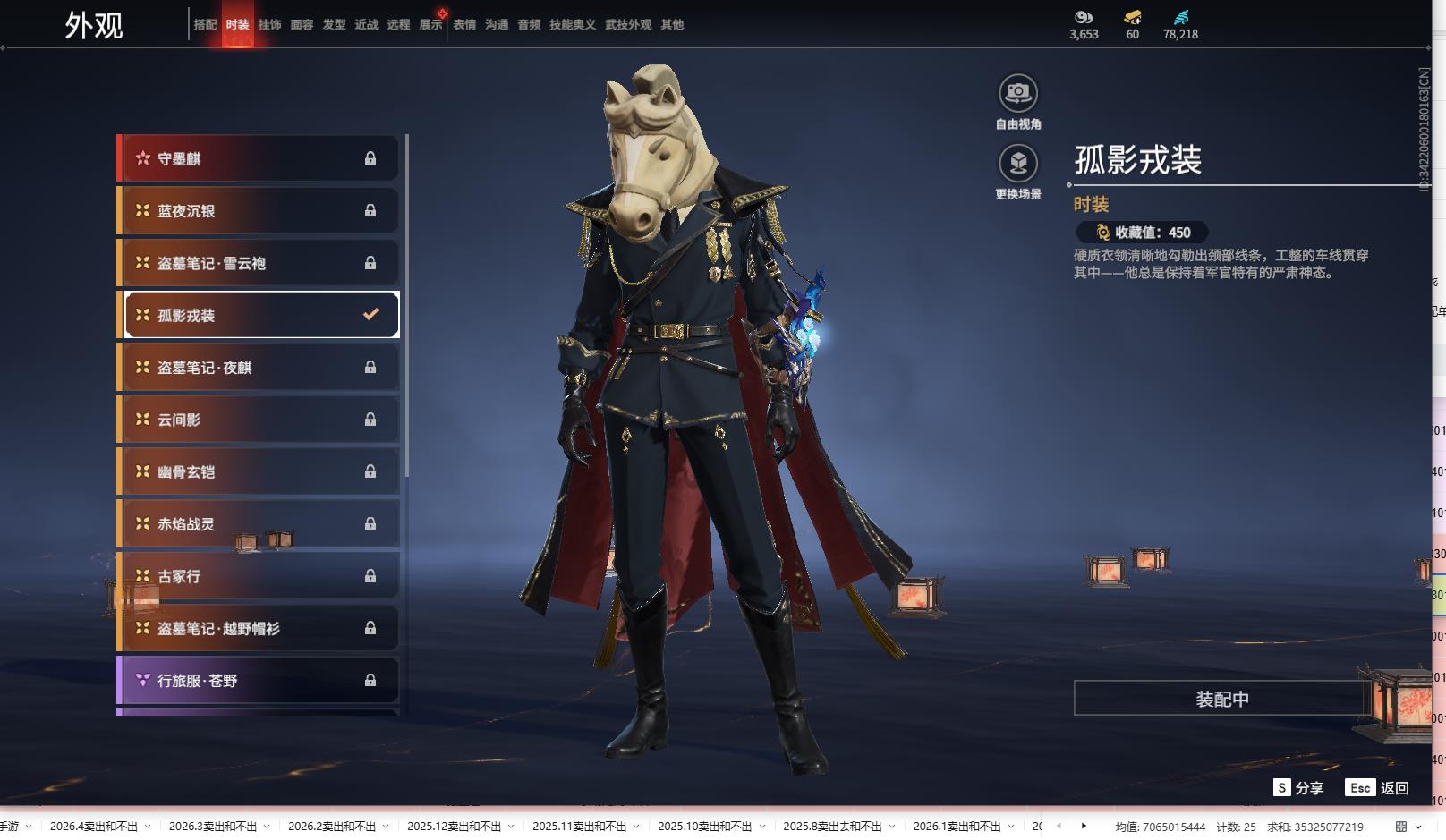Click the 装配中 equip button
The height and width of the screenshot is (840, 1446).
click(1221, 699)
